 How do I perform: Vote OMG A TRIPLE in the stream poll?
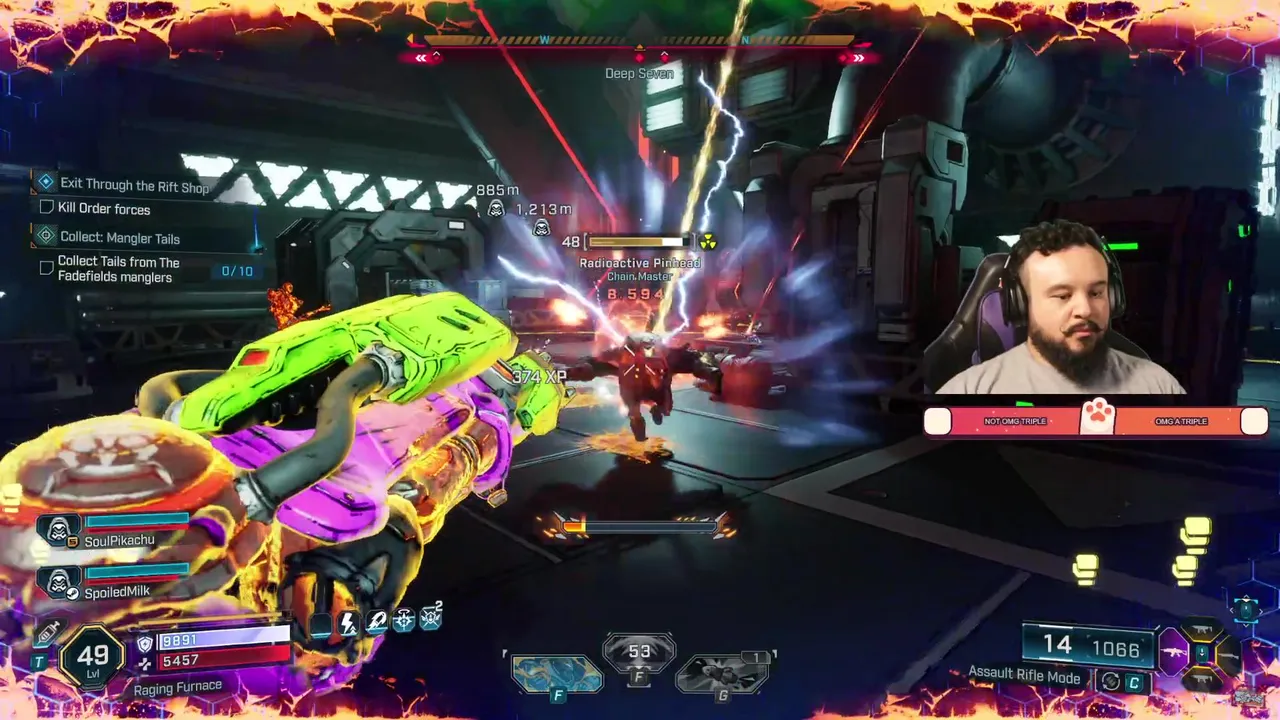(1180, 421)
